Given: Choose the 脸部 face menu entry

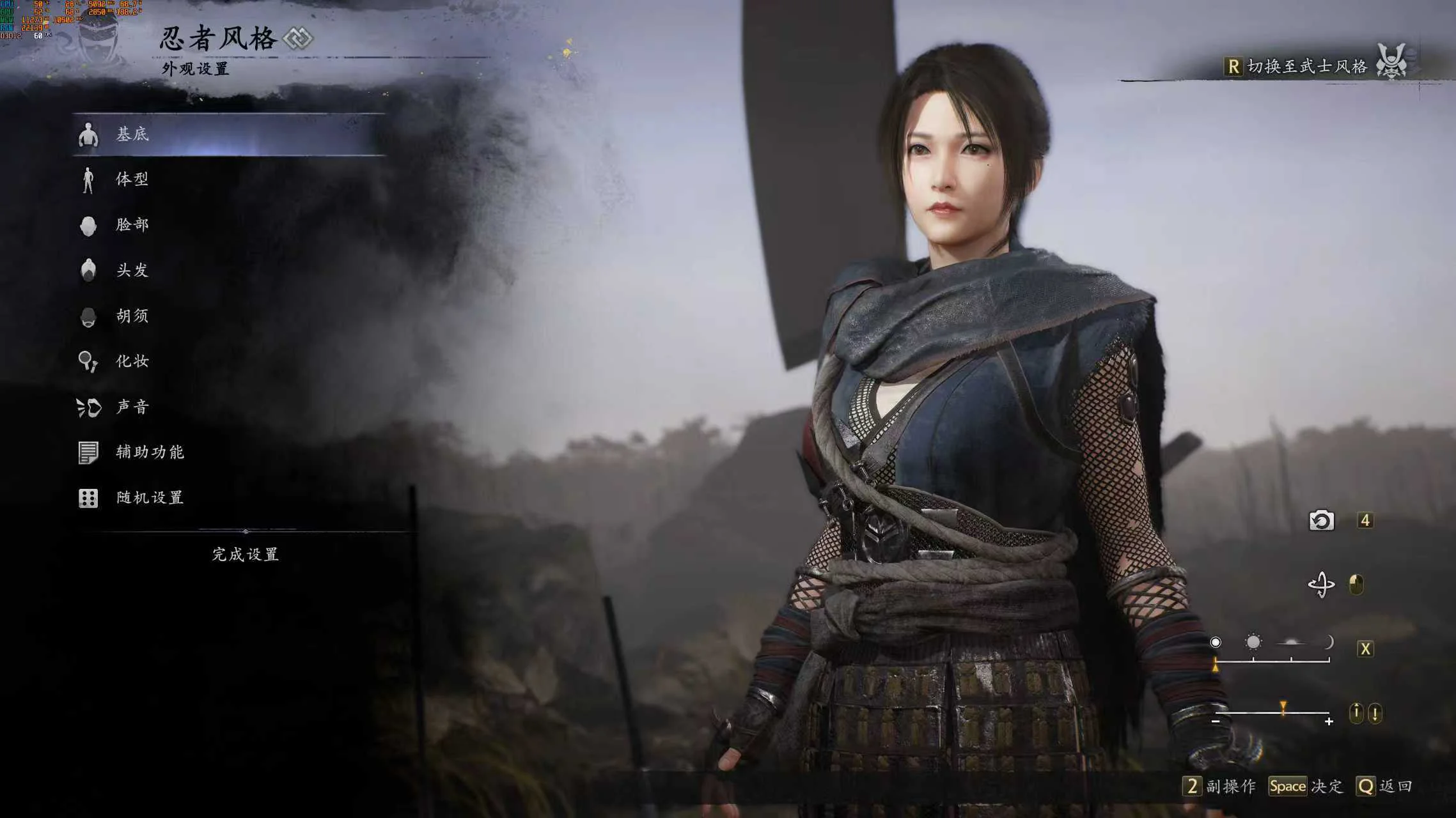Looking at the screenshot, I should tap(132, 225).
